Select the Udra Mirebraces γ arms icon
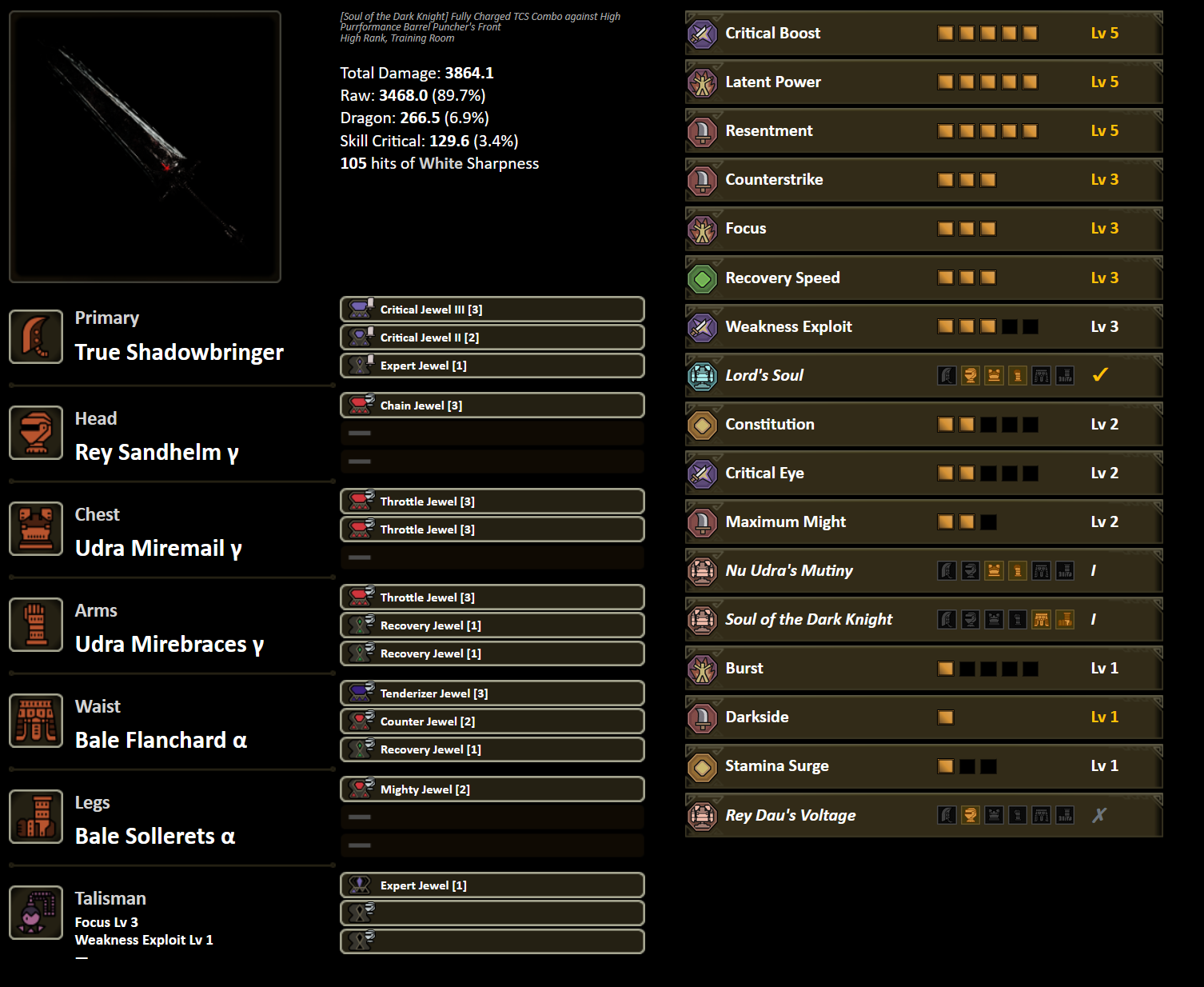 pyautogui.click(x=36, y=625)
